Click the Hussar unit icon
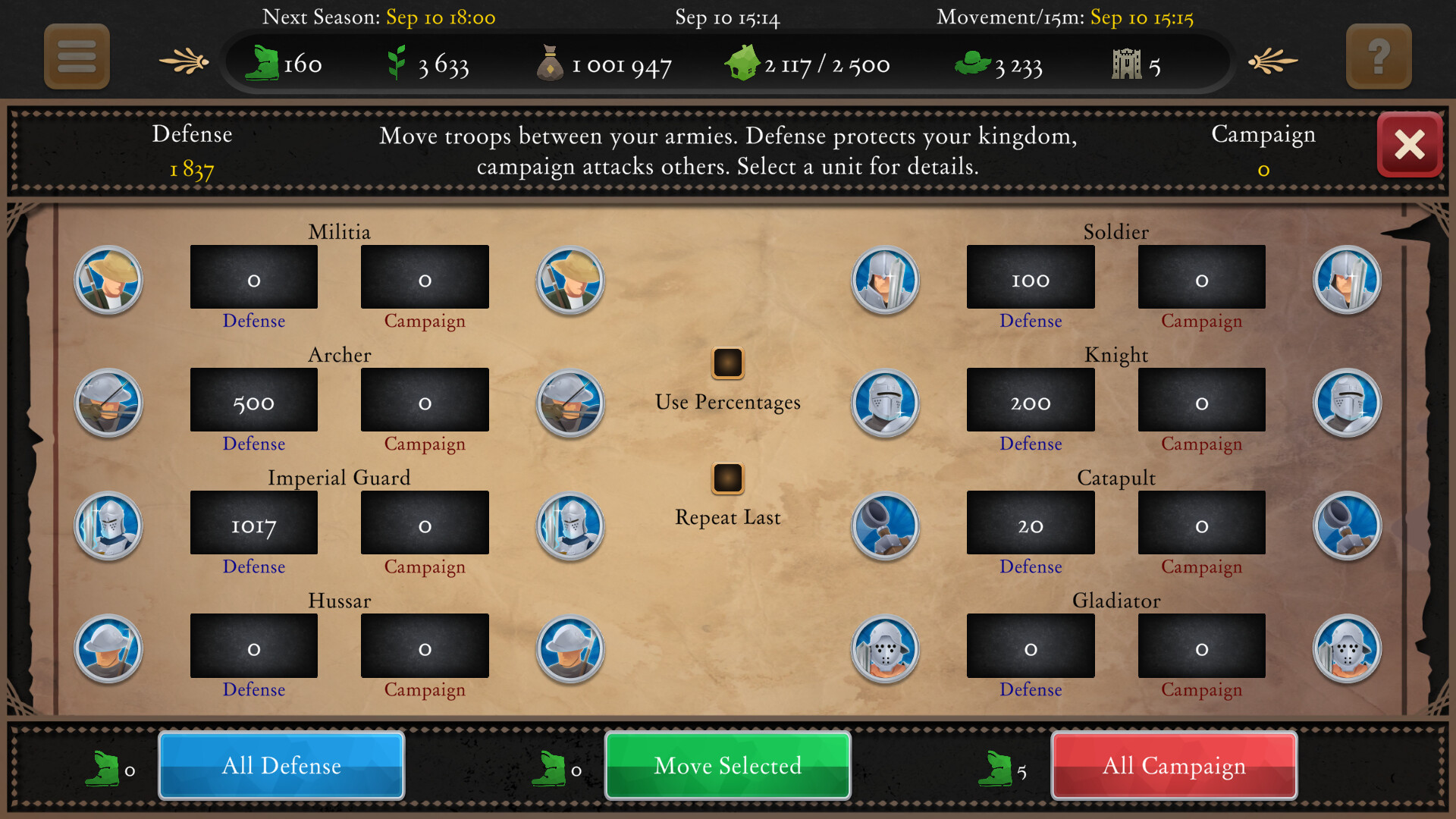The height and width of the screenshot is (819, 1456). coord(108,649)
